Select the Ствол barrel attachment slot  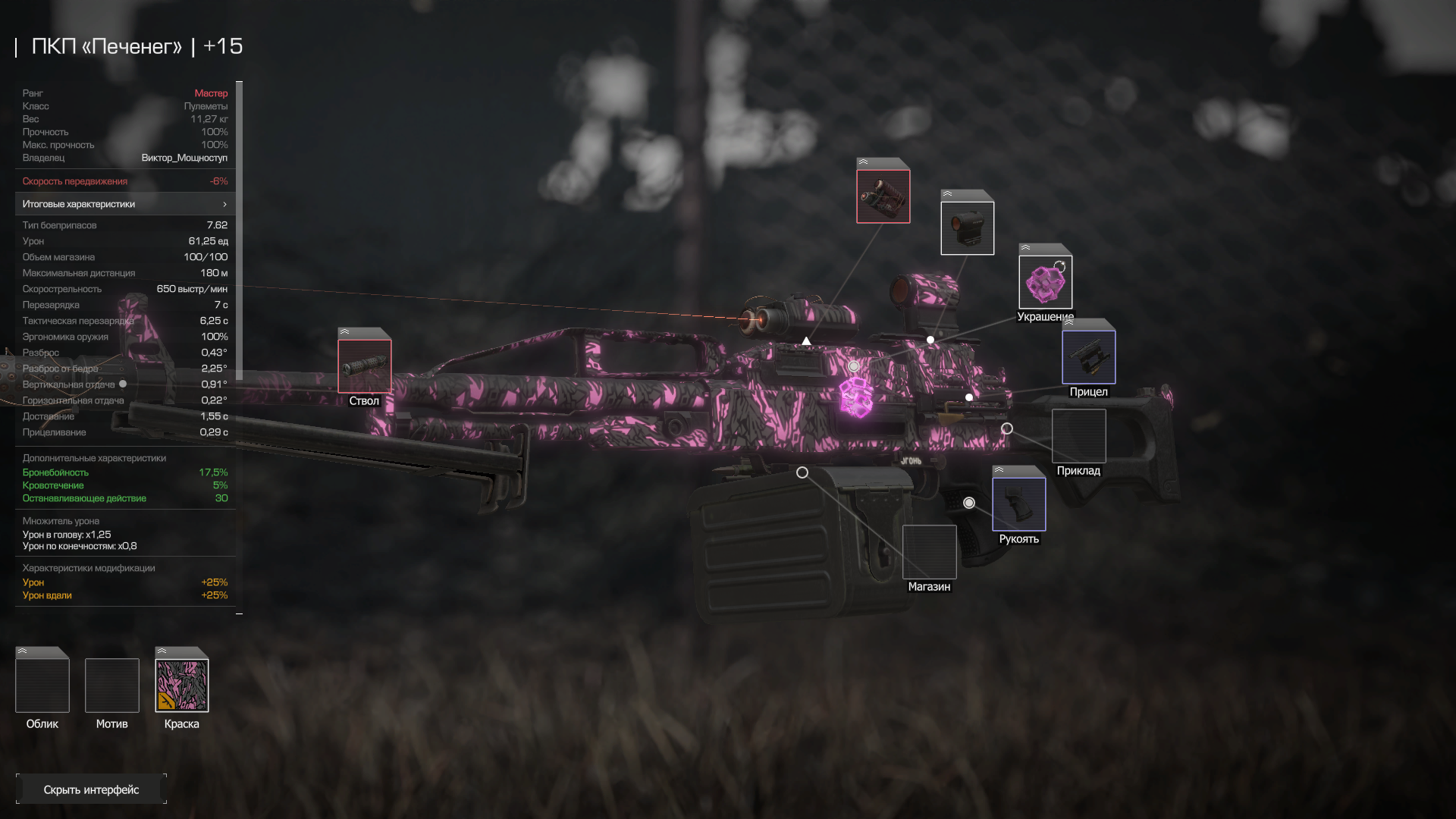pyautogui.click(x=365, y=366)
